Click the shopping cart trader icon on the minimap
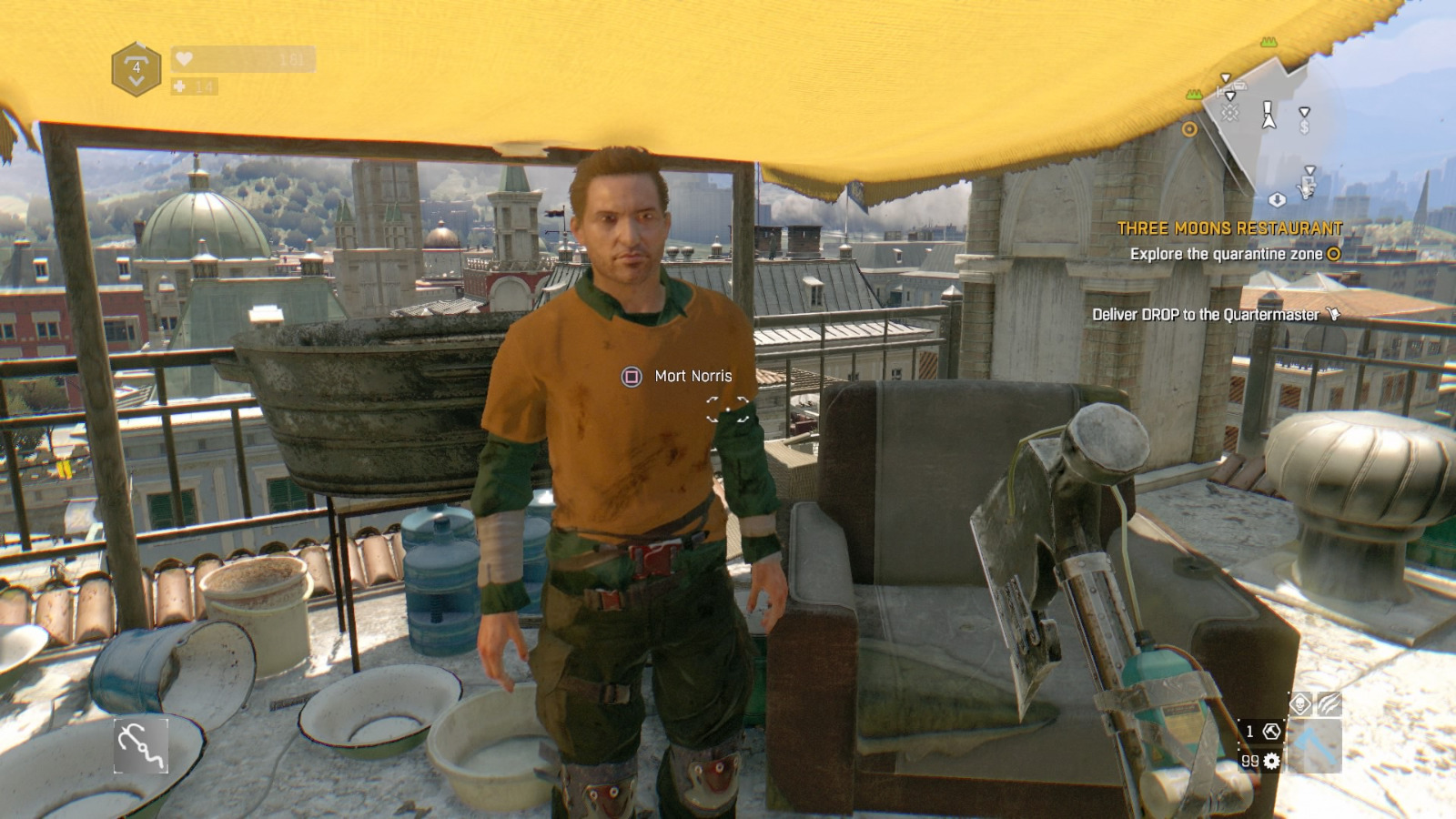The image size is (1456, 819). pyautogui.click(x=1308, y=187)
